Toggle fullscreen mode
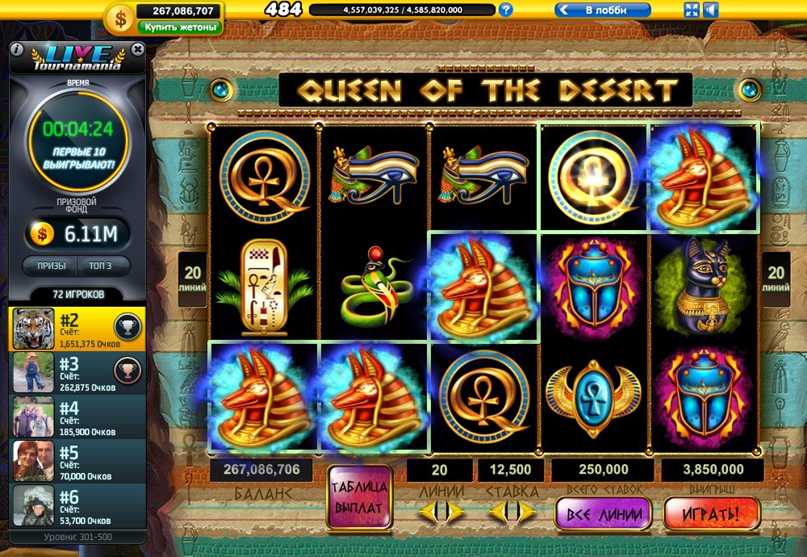Image resolution: width=807 pixels, height=557 pixels. pos(691,10)
